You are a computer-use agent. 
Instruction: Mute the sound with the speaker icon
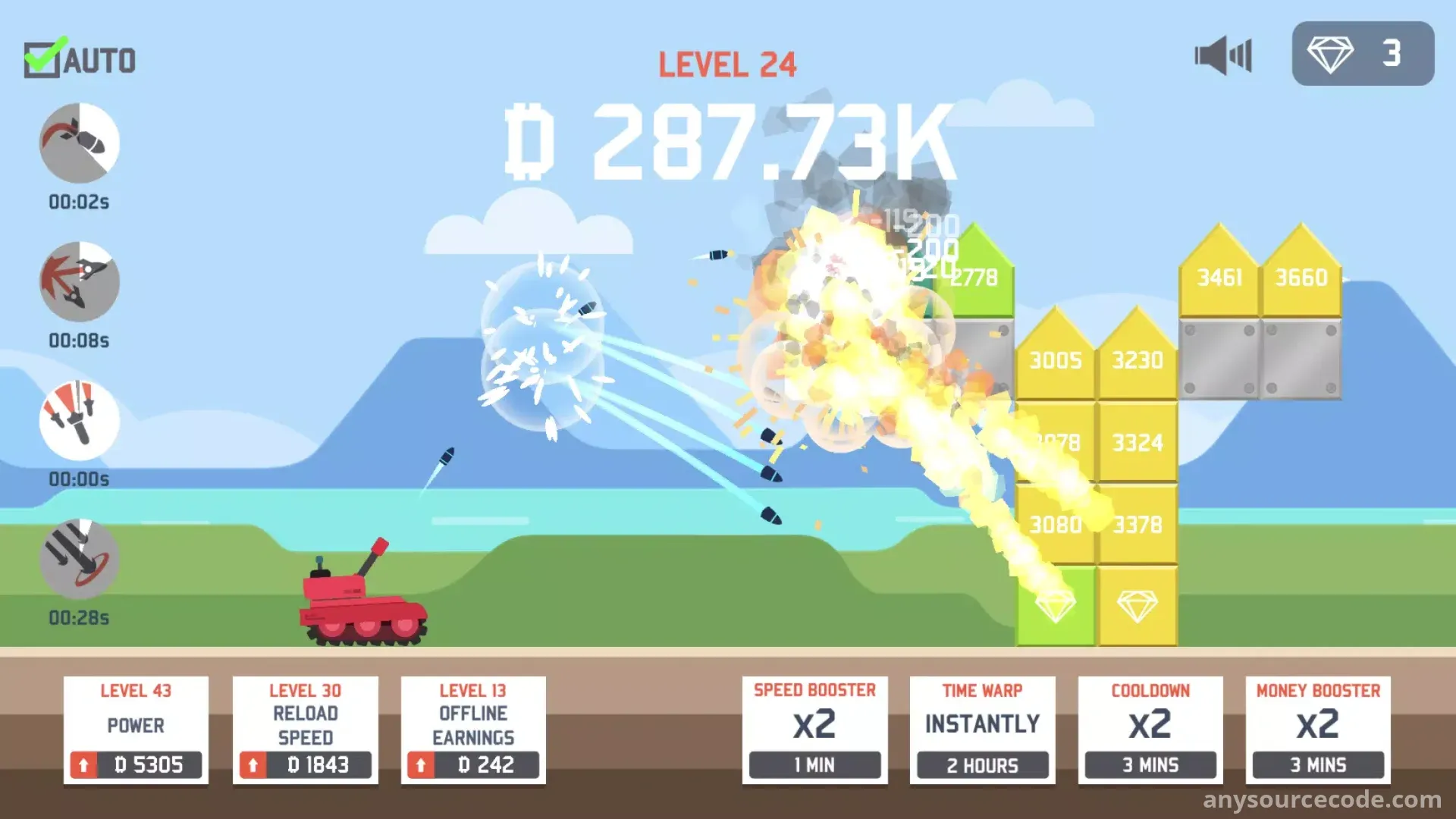(1222, 55)
